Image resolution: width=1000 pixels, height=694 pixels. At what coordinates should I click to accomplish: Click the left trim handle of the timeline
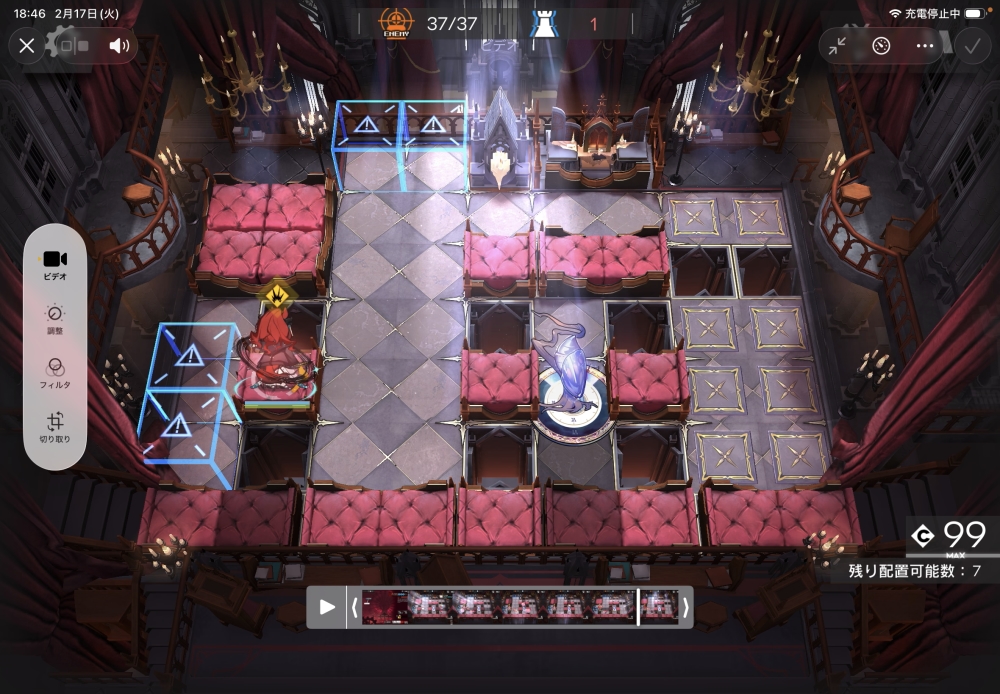353,607
